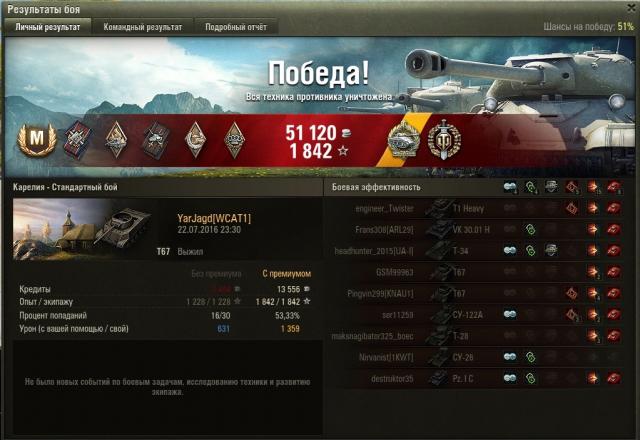640x440 pixels.
Task: Close the battle results window
Action: coord(627,8)
